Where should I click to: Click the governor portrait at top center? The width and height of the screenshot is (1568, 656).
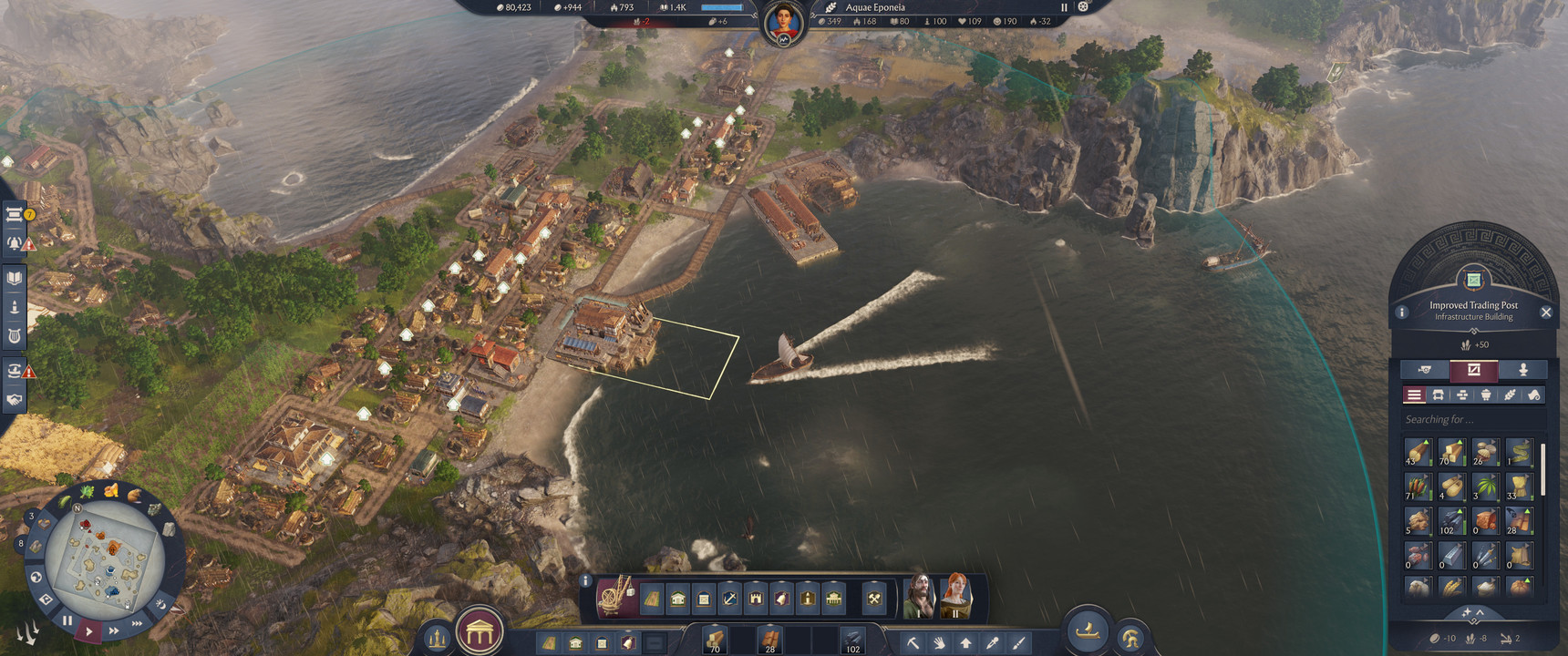pyautogui.click(x=784, y=22)
